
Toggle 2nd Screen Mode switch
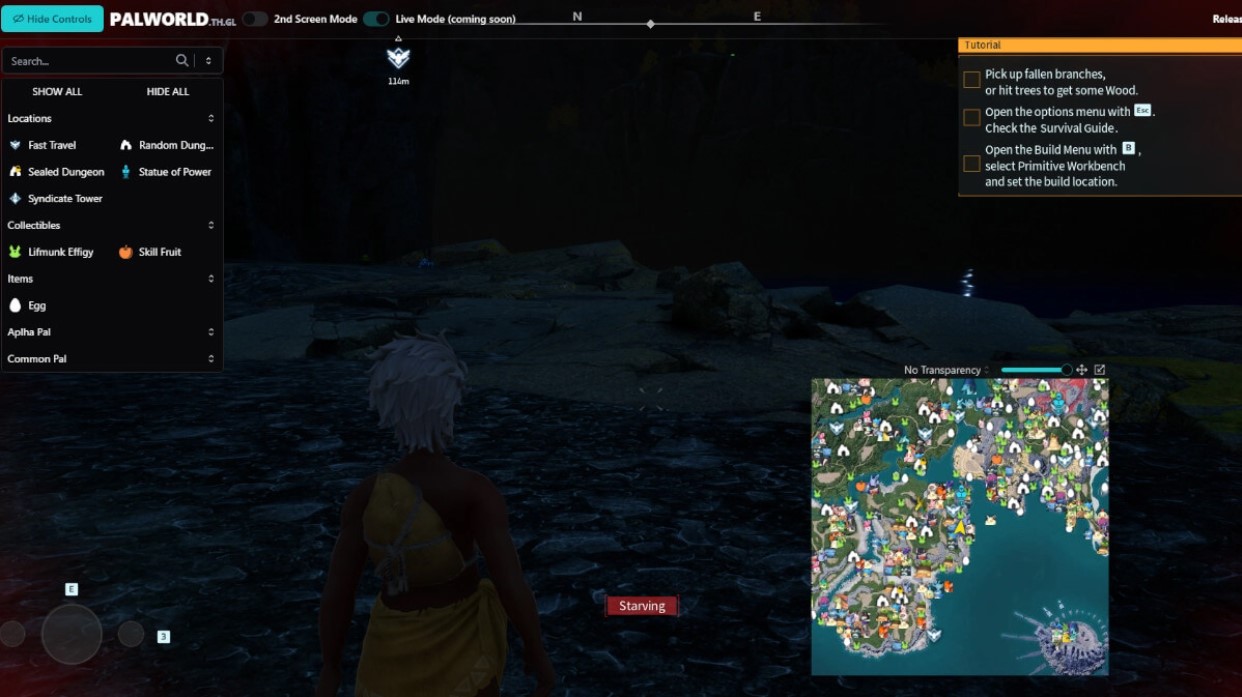click(x=255, y=19)
